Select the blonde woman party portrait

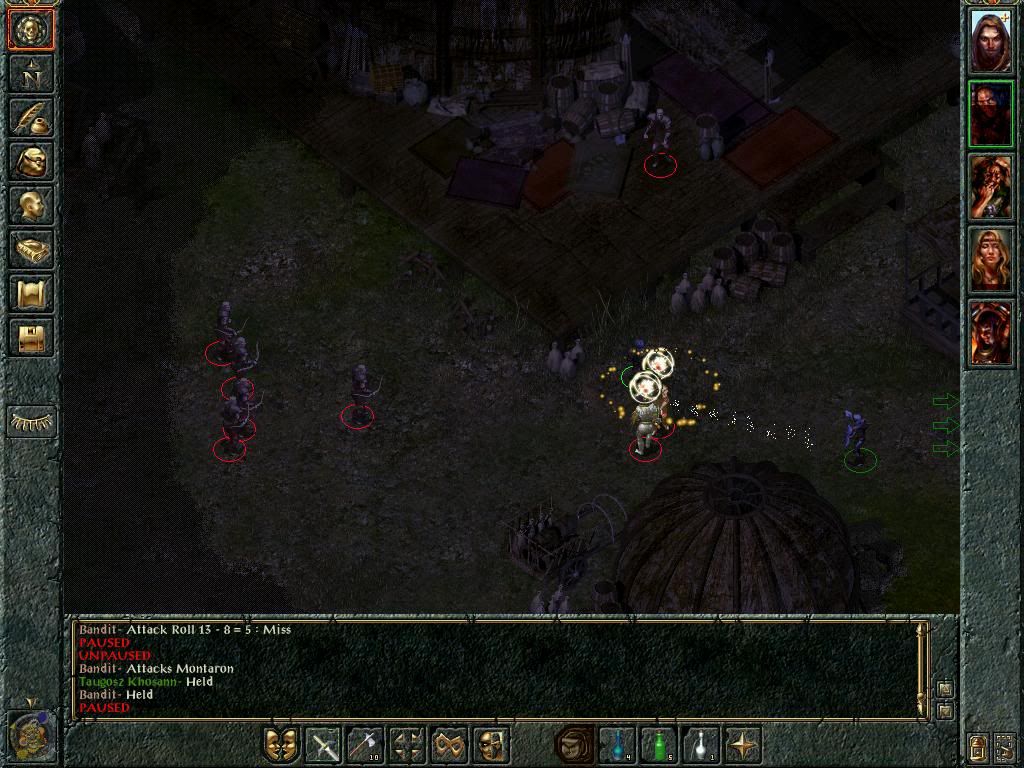click(x=991, y=260)
